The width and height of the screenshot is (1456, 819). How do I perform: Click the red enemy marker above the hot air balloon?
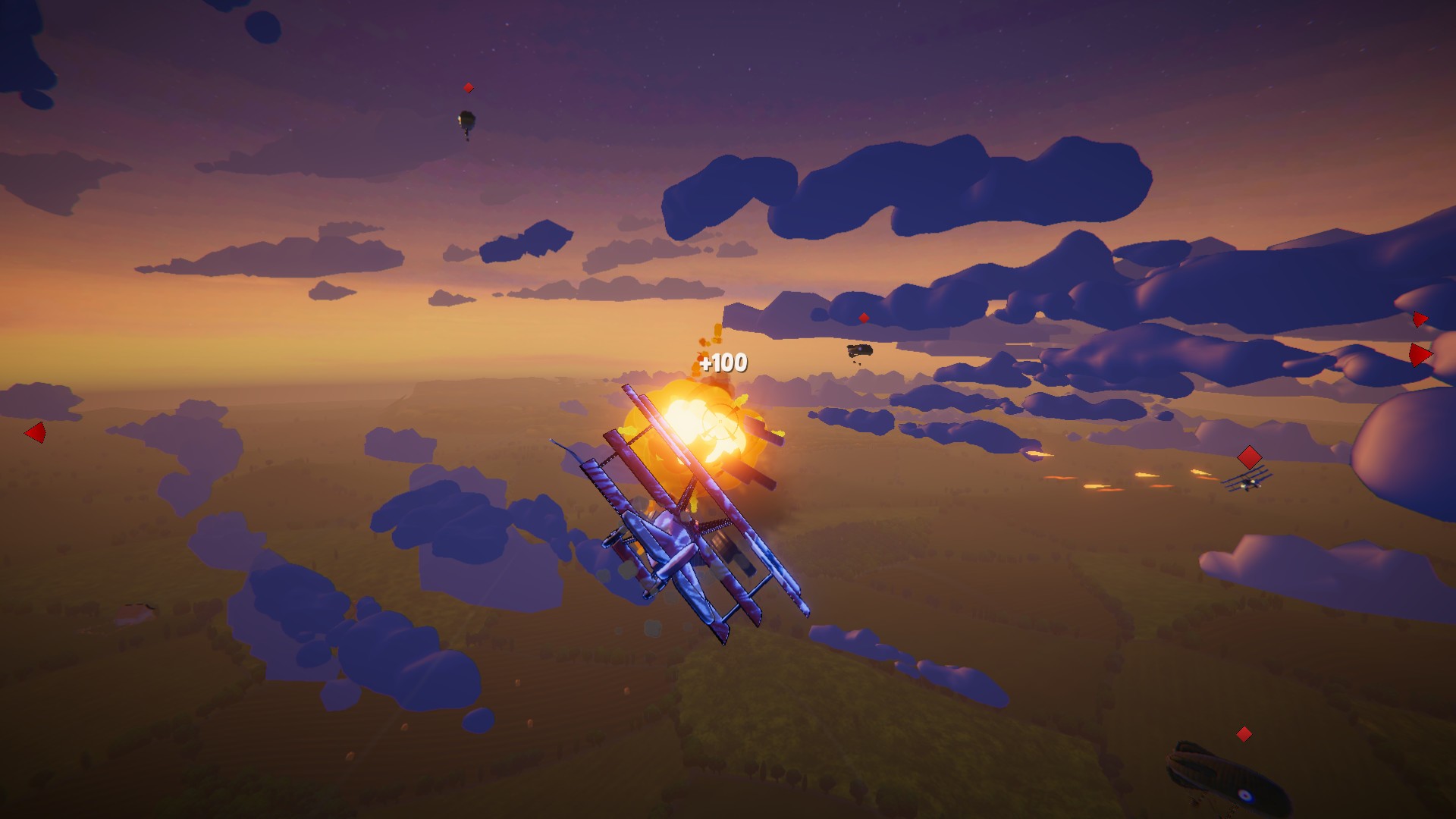click(x=468, y=86)
